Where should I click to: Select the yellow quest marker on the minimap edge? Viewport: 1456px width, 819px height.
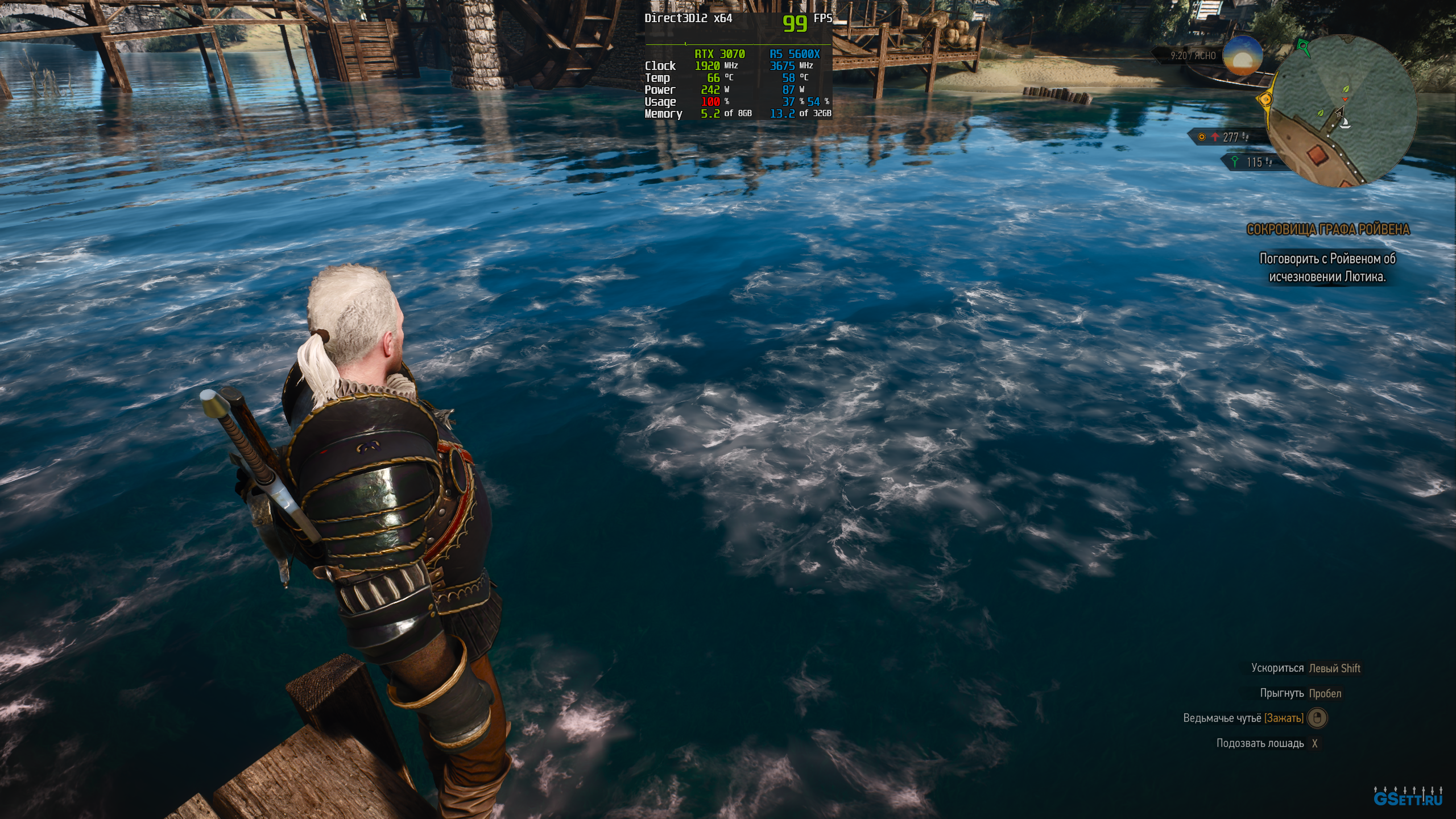[1265, 100]
